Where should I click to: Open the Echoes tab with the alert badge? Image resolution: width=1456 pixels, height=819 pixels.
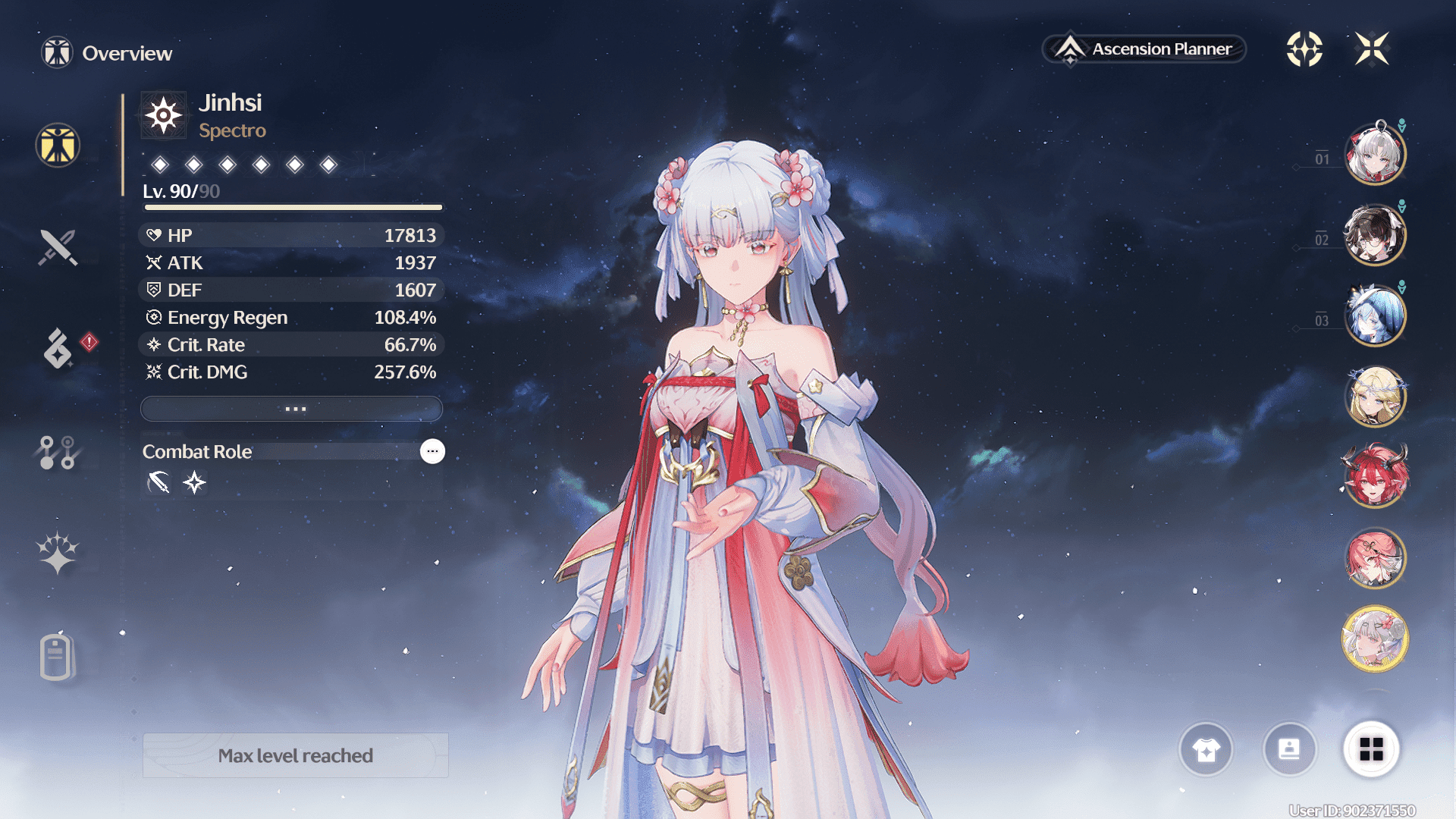(58, 348)
